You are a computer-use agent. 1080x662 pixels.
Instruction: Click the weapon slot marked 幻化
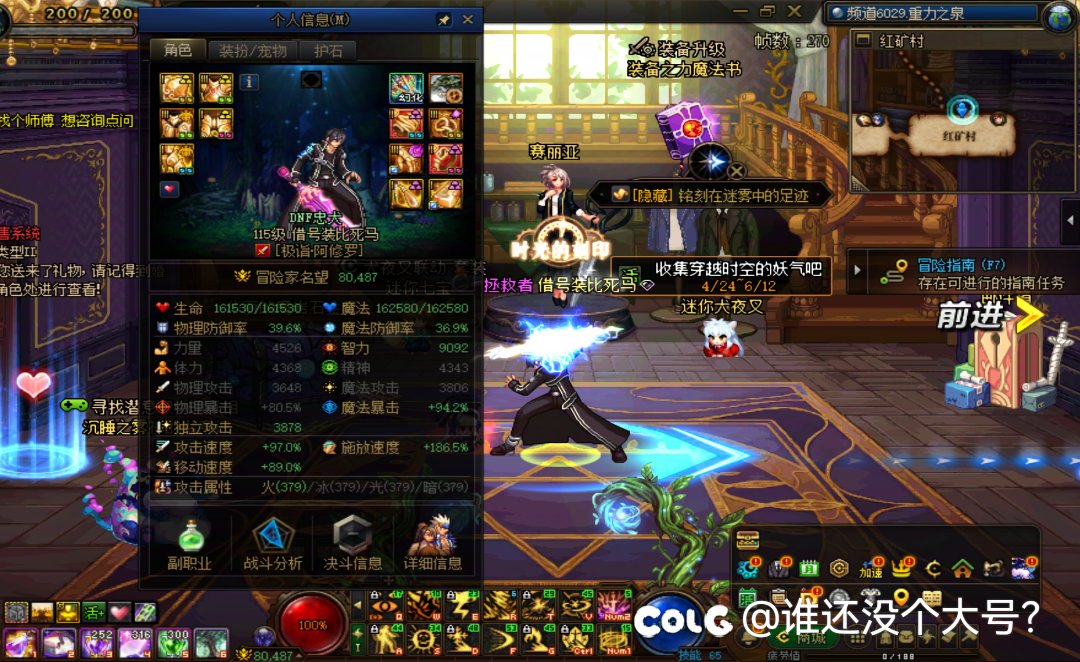coord(406,88)
